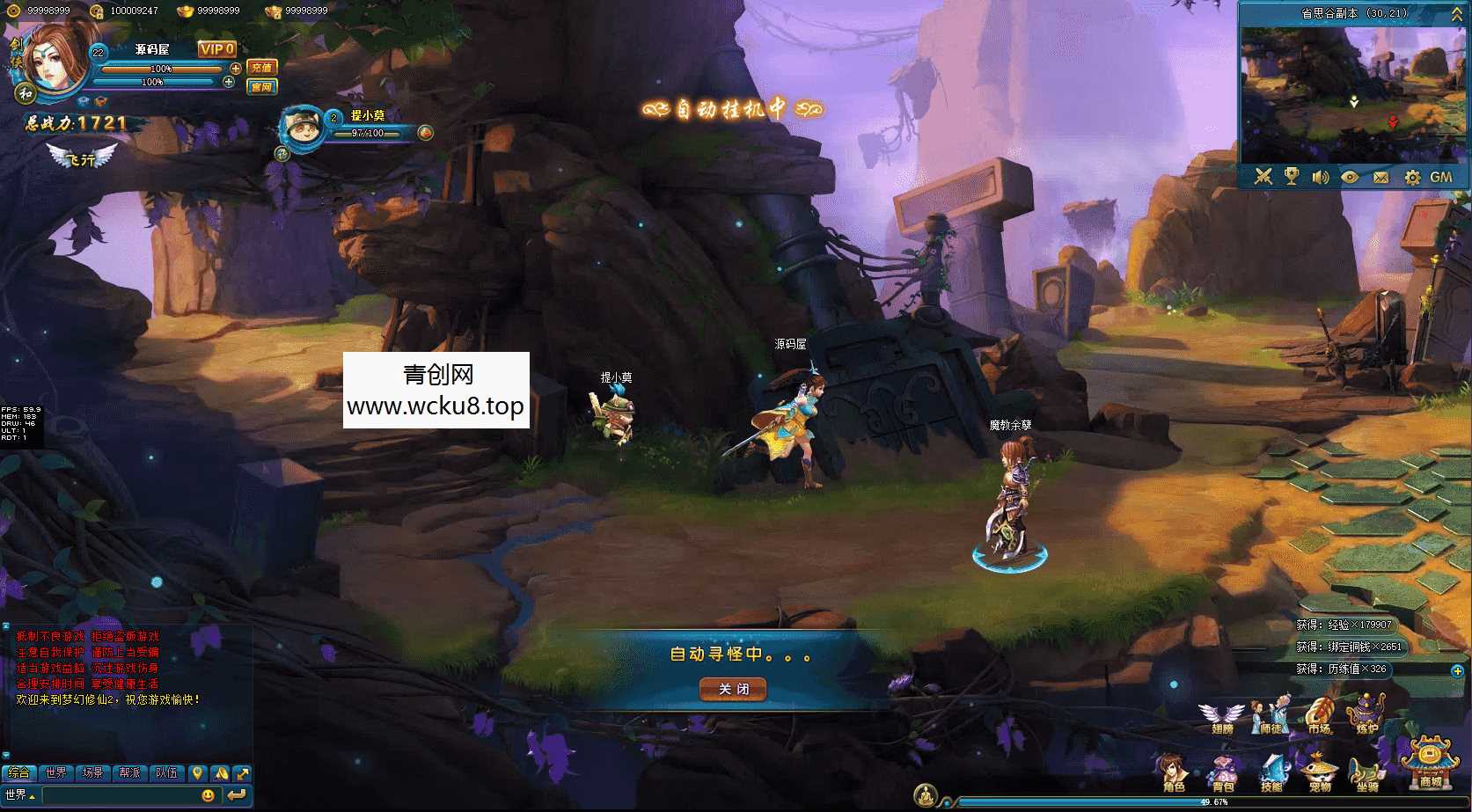
Task: Mute game sound with the speaker icon
Action: tap(1320, 176)
